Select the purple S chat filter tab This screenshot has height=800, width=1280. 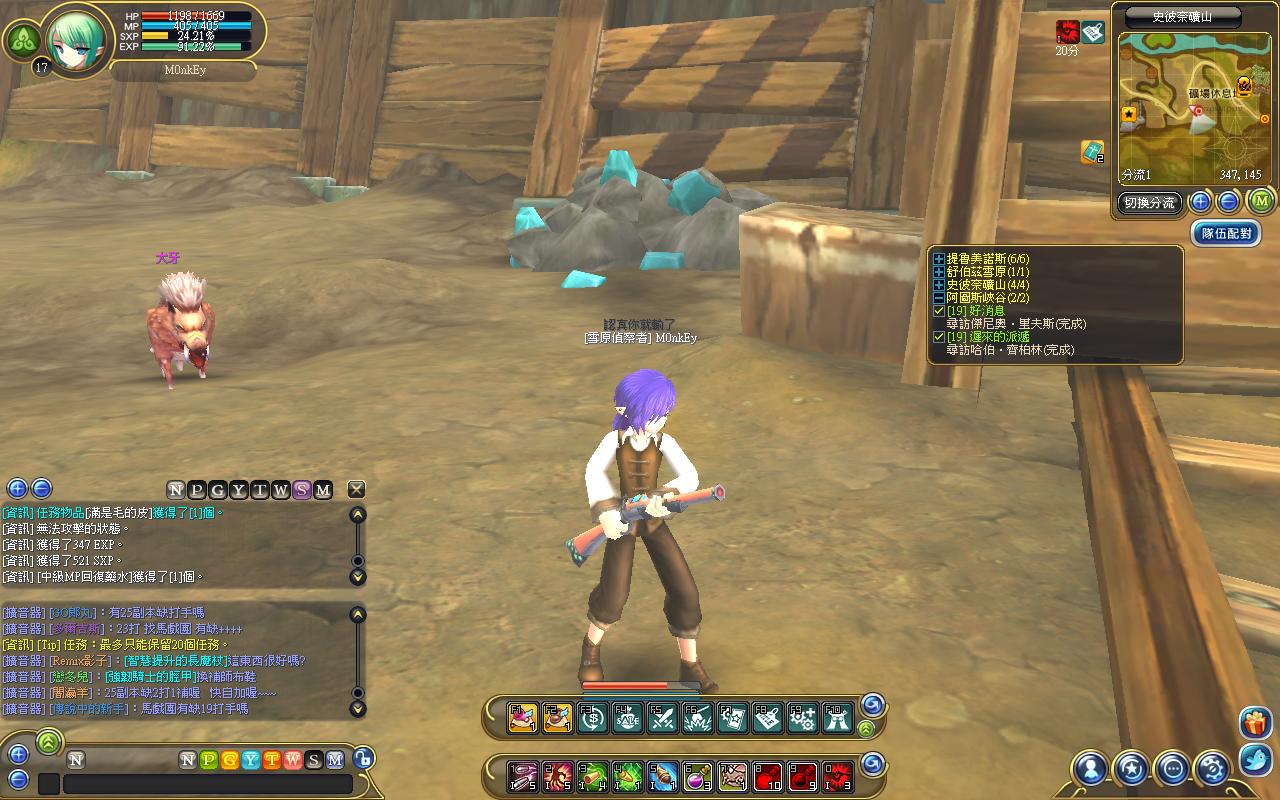point(302,490)
